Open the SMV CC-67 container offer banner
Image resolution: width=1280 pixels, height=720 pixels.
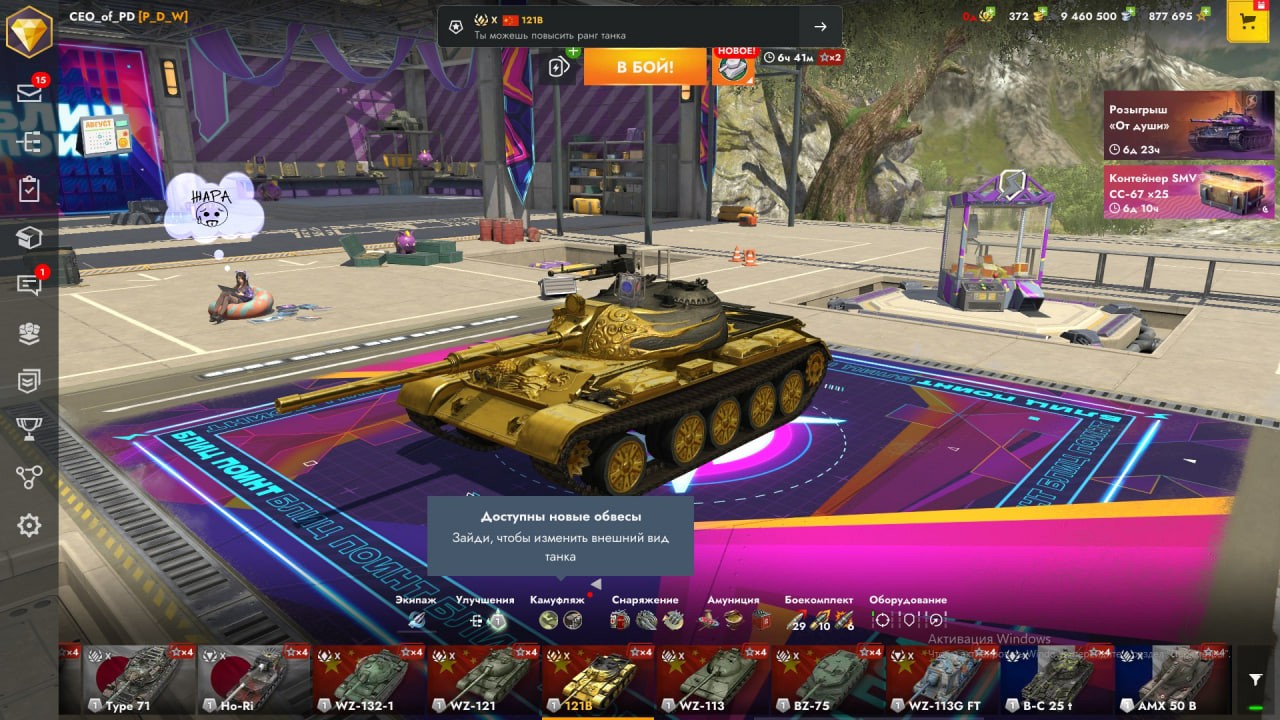(x=1189, y=191)
